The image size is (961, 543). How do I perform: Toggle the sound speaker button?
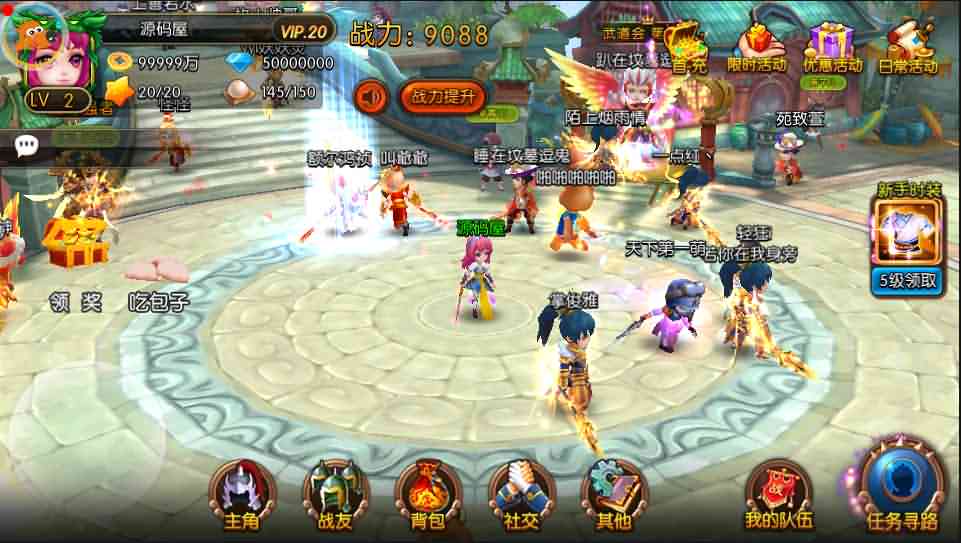pos(372,96)
